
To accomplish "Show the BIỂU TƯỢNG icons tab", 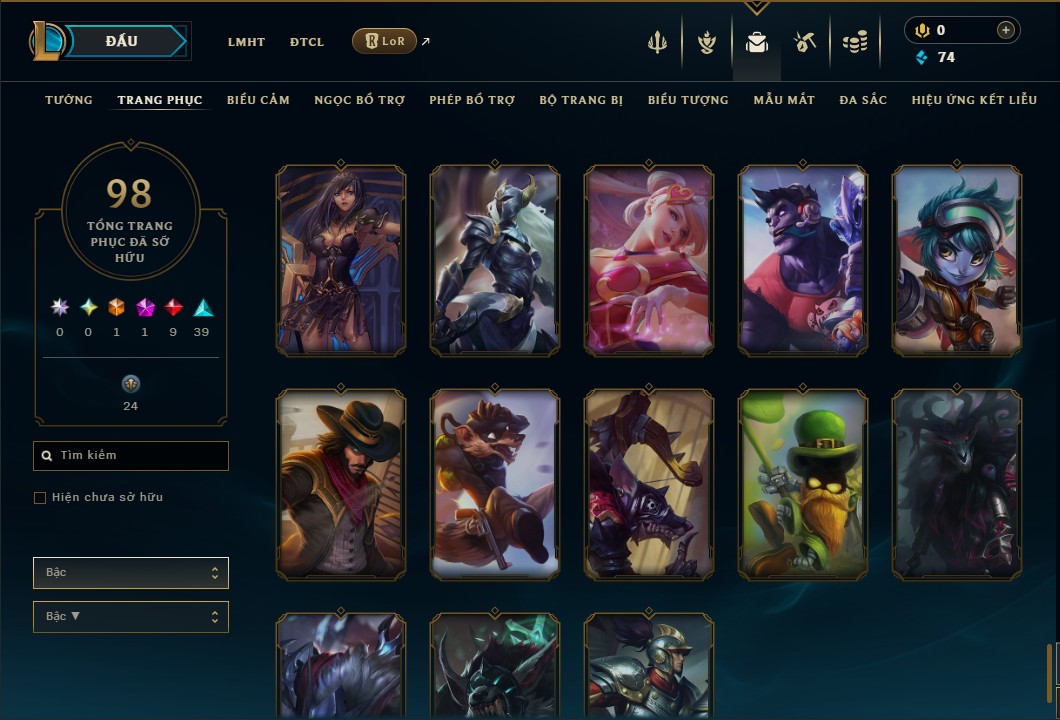I will pos(688,100).
